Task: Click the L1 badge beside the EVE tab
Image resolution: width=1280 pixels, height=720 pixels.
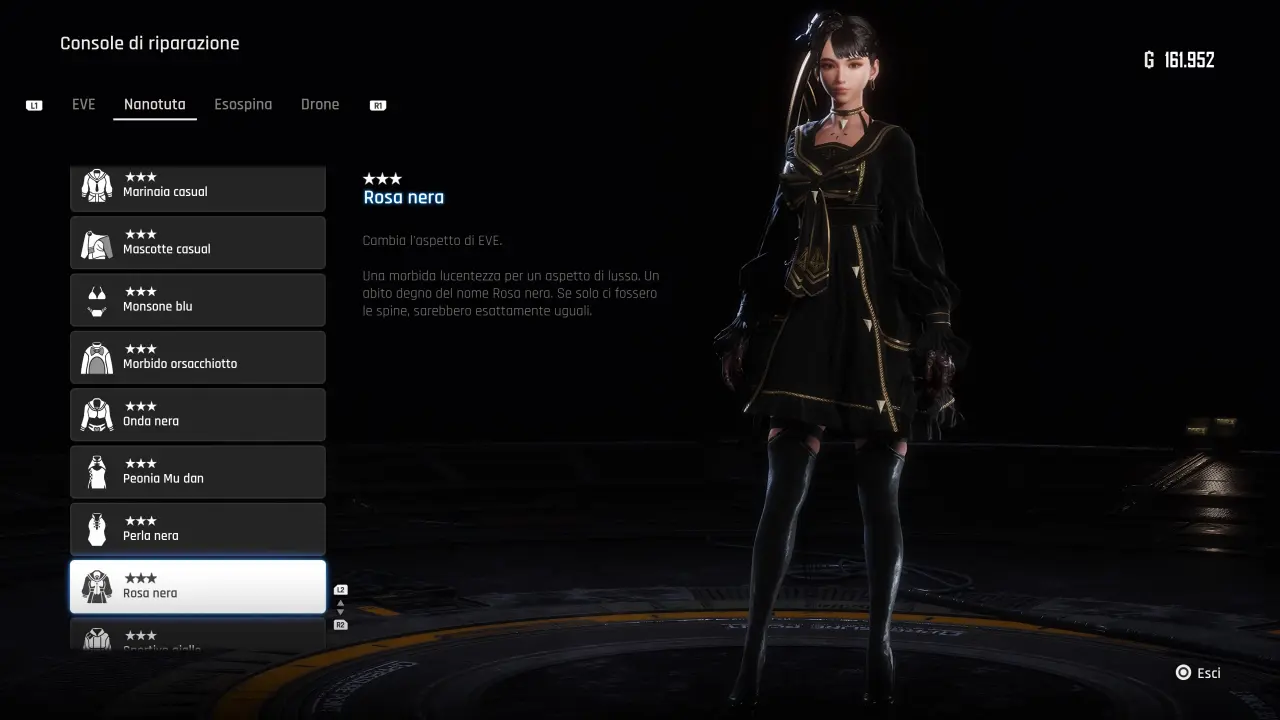Action: [33, 104]
